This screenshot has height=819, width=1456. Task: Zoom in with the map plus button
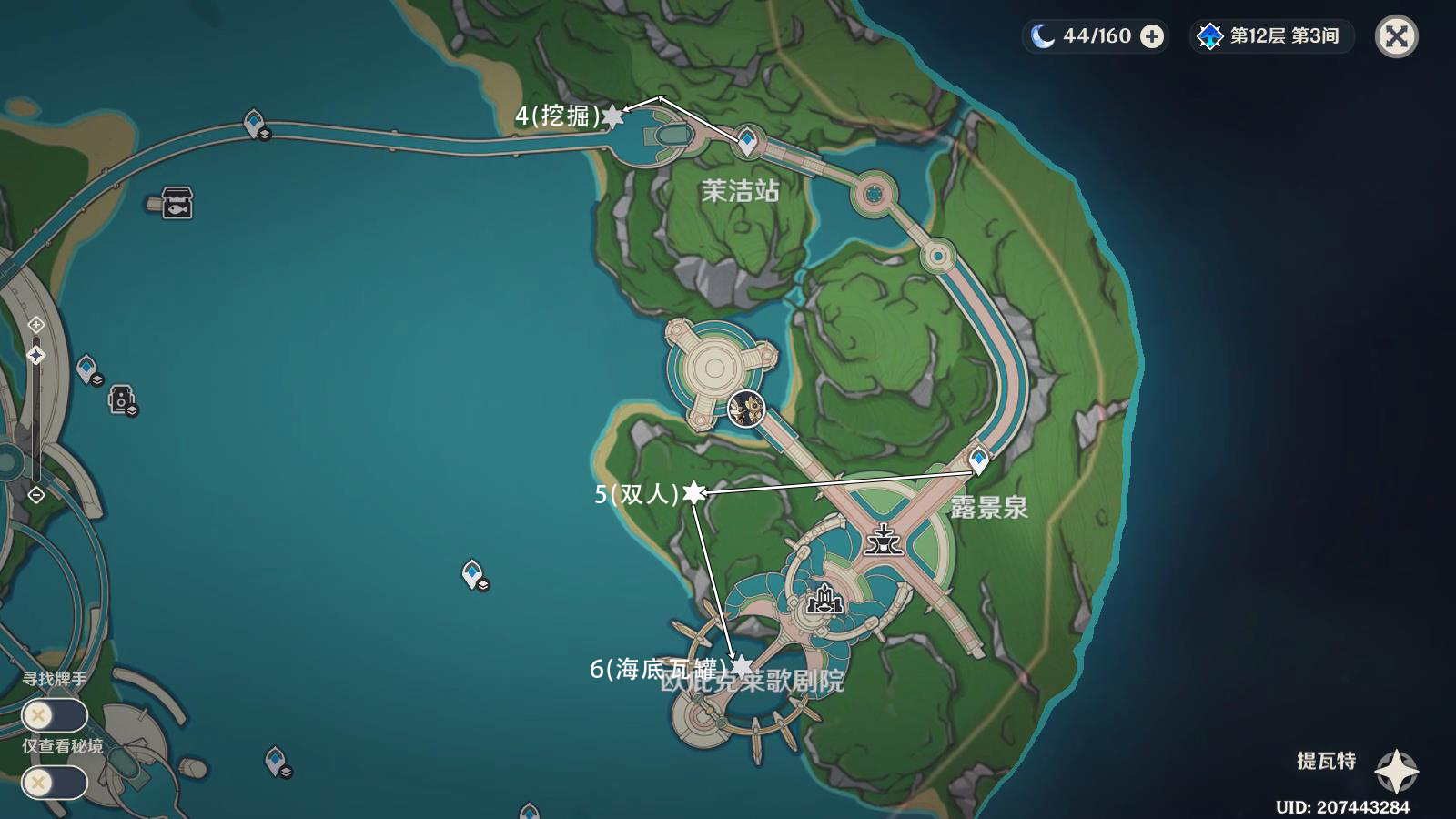tap(35, 325)
